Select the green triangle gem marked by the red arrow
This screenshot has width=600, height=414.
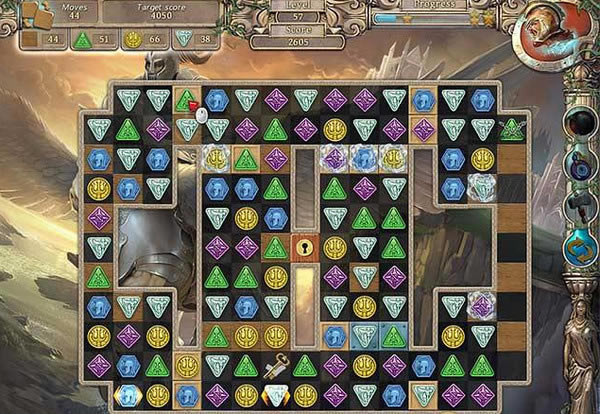186,100
